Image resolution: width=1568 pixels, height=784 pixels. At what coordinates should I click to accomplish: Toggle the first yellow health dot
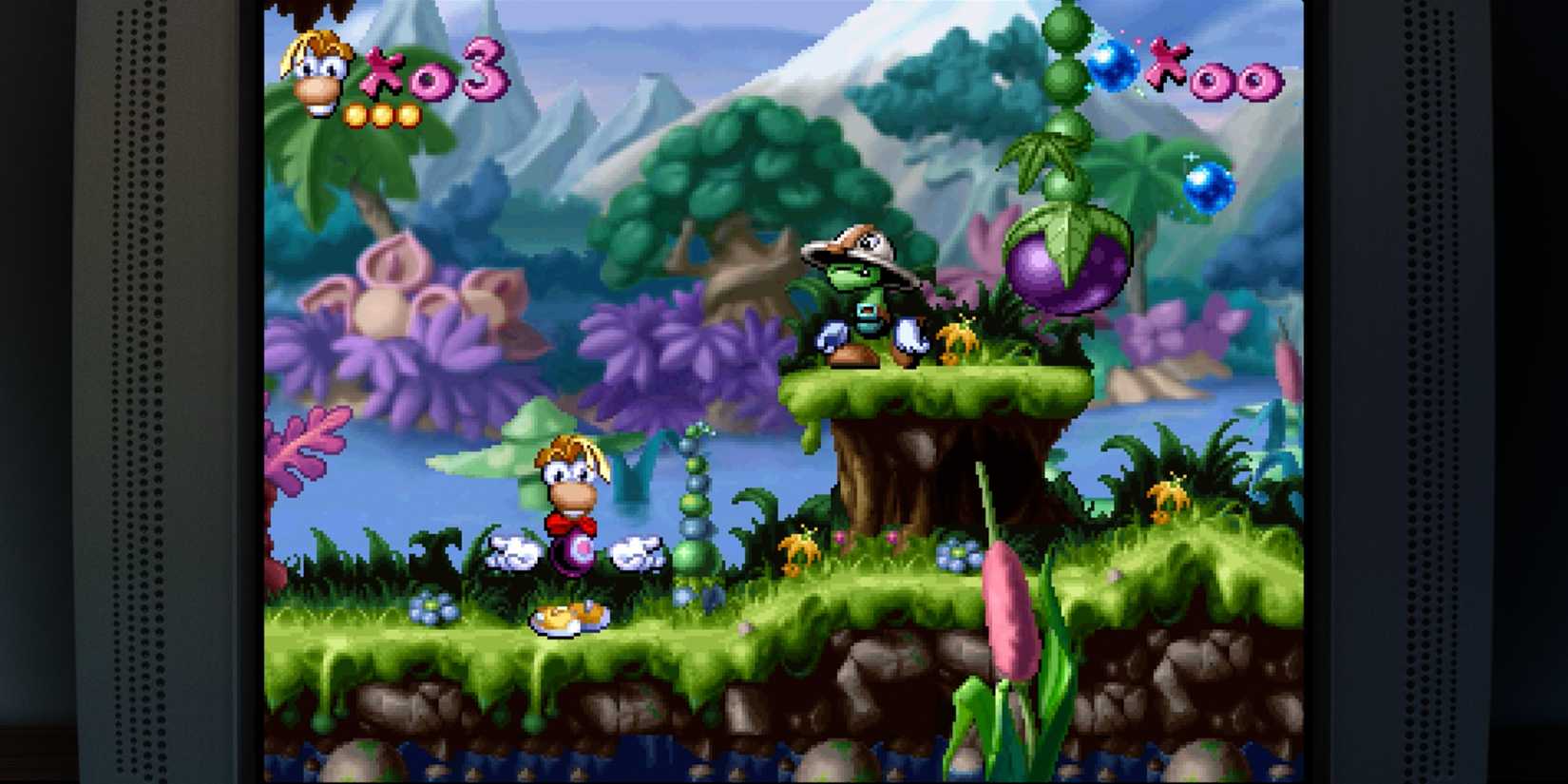(353, 115)
